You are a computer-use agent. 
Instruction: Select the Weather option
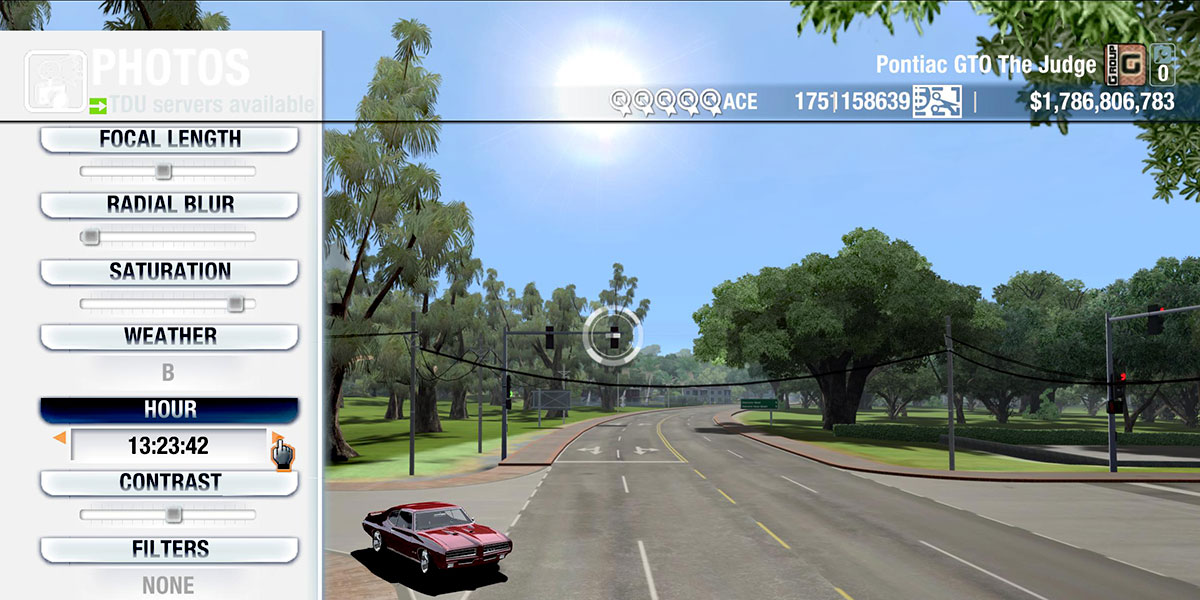(169, 337)
